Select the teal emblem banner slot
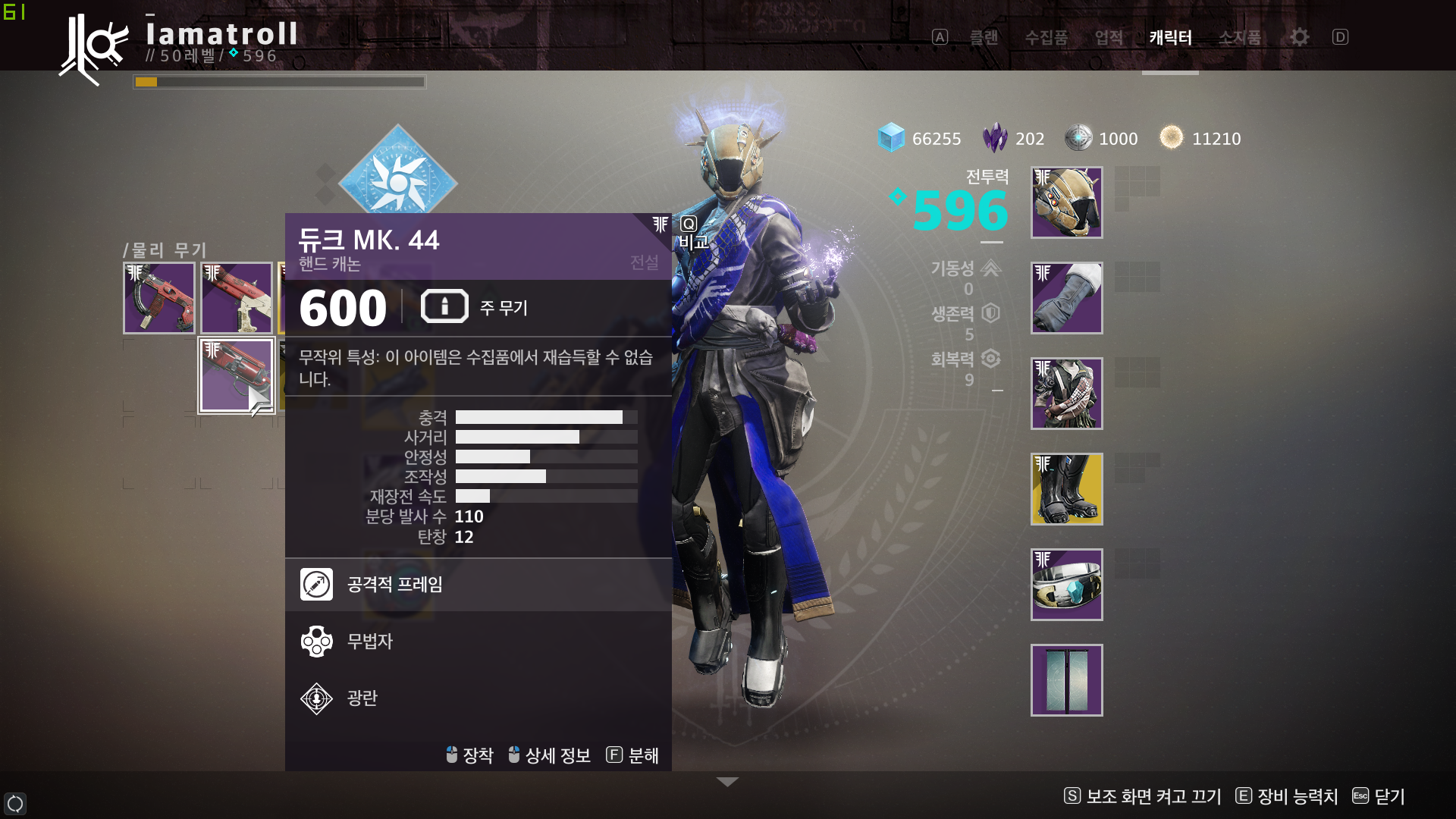The image size is (1456, 819). pyautogui.click(x=1066, y=680)
